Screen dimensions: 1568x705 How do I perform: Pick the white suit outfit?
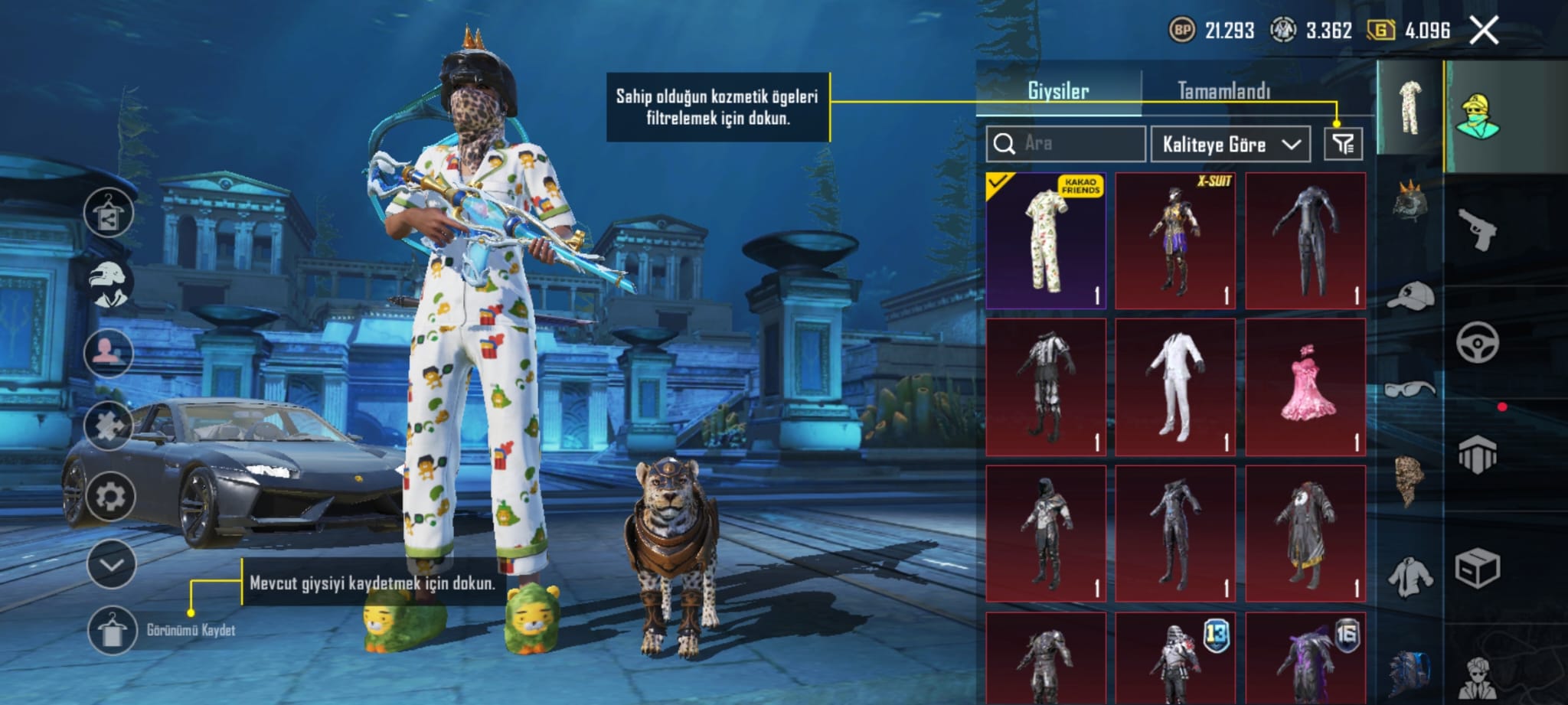click(1175, 387)
